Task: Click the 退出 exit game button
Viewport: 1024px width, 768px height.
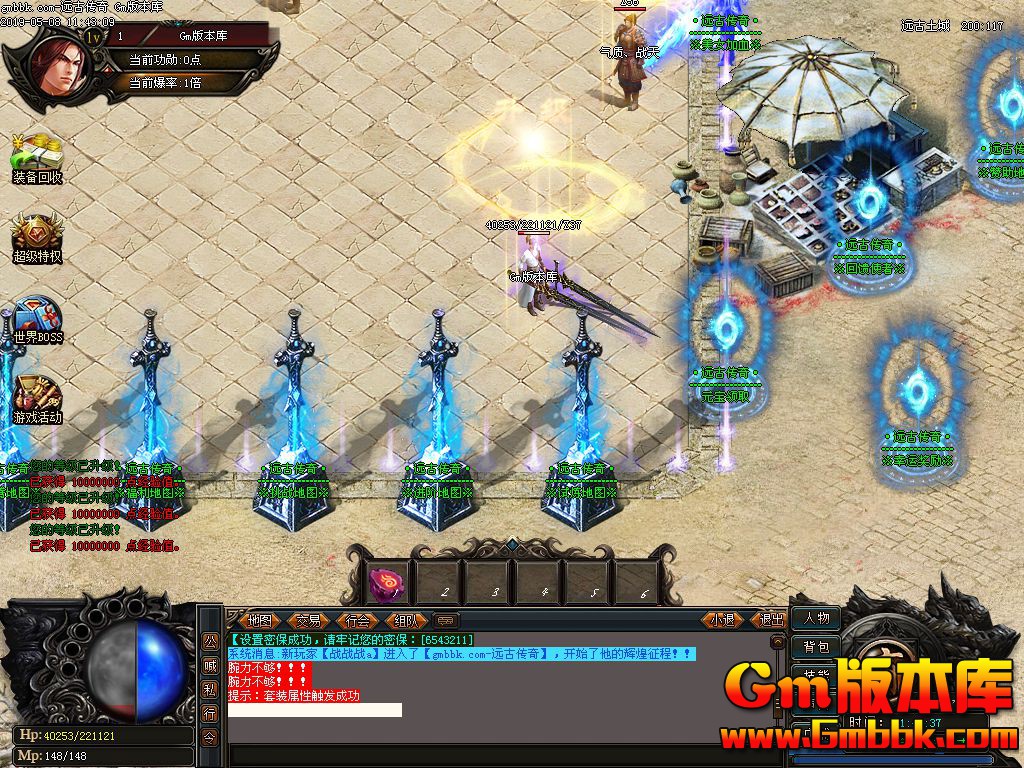Action: [771, 620]
